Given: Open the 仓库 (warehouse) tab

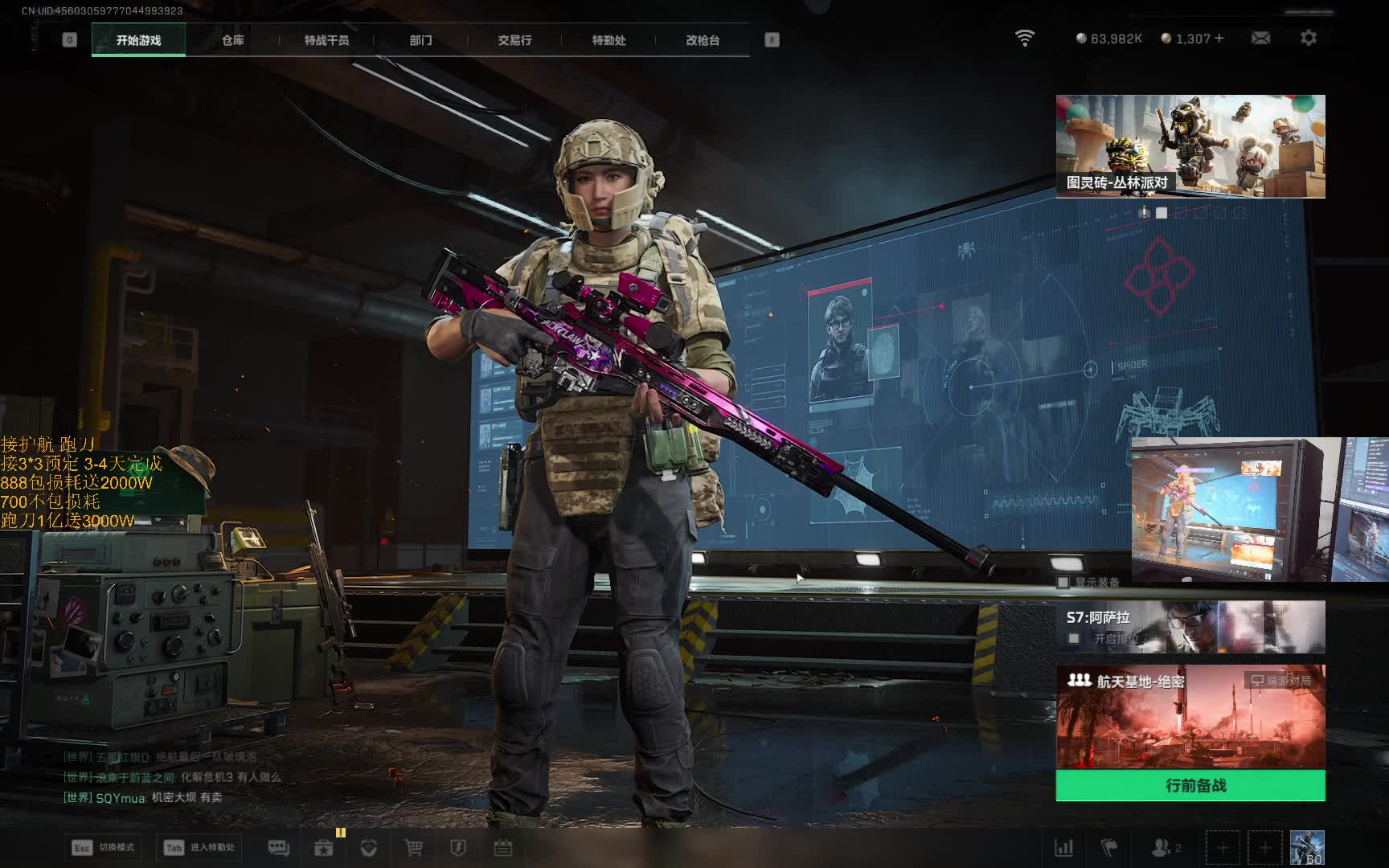Looking at the screenshot, I should [x=233, y=40].
